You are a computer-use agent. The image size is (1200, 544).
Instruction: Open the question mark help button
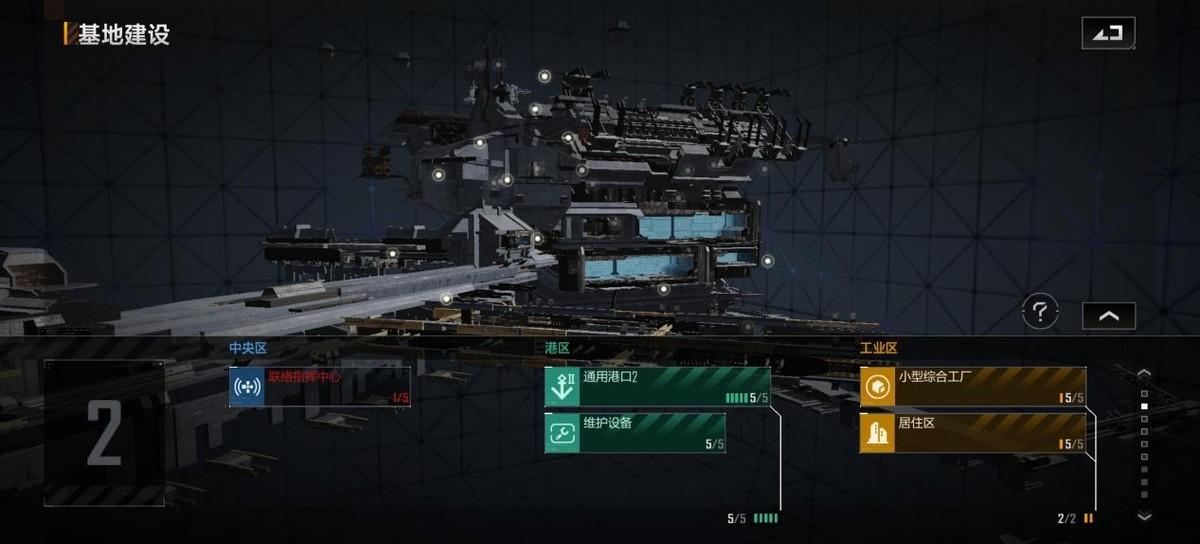1040,313
